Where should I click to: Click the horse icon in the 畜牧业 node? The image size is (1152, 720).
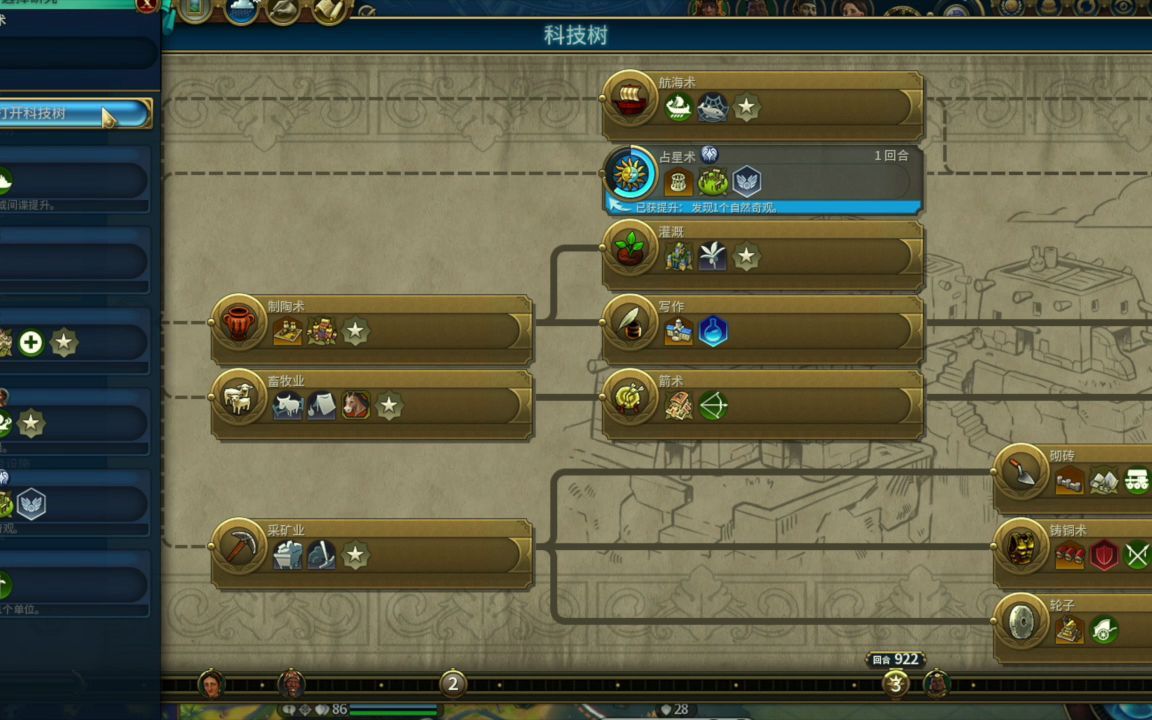(x=355, y=406)
